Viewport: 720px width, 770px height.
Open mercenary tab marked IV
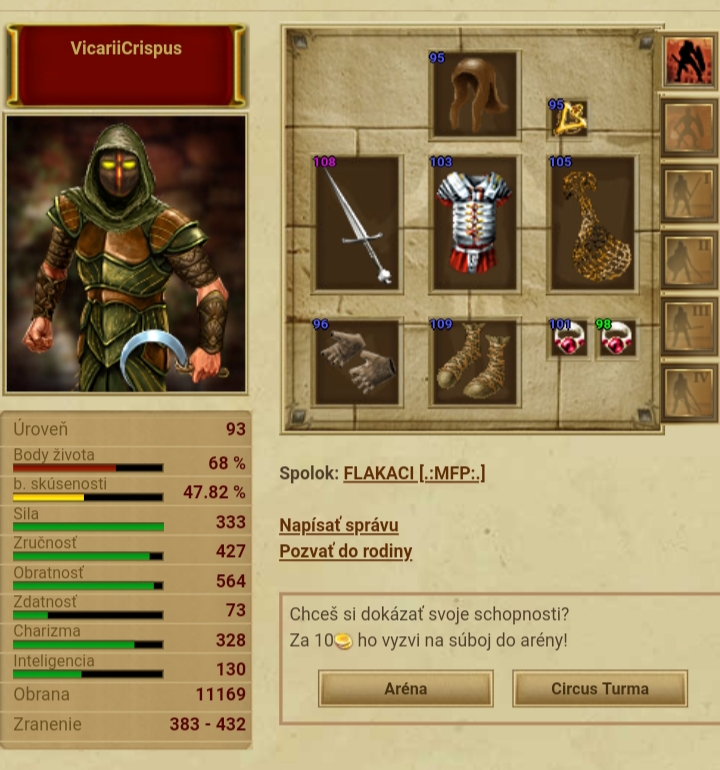[x=689, y=392]
